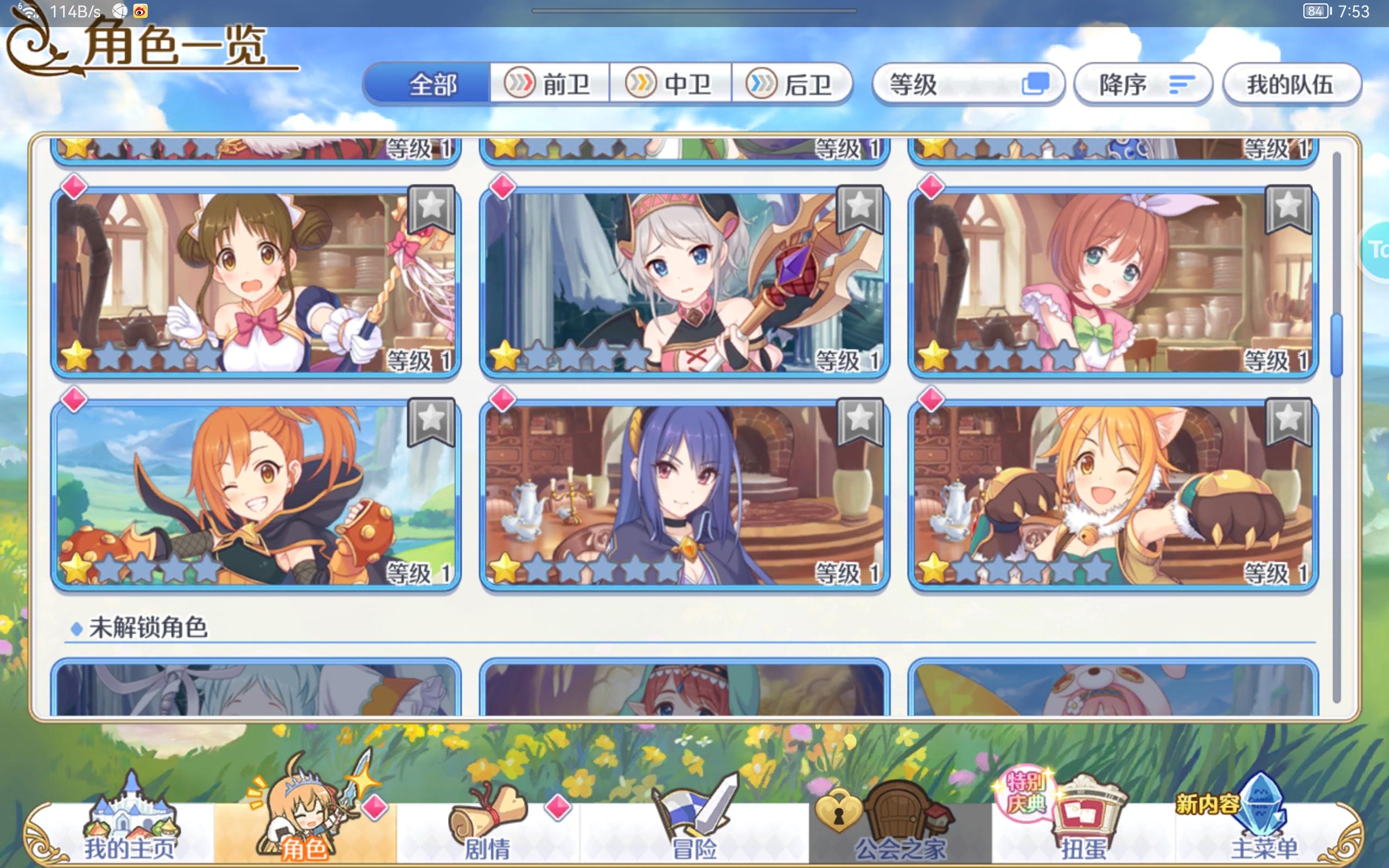1389x868 pixels.
Task: Click the copy icon inside the 等级 sort box
Action: click(x=1038, y=85)
